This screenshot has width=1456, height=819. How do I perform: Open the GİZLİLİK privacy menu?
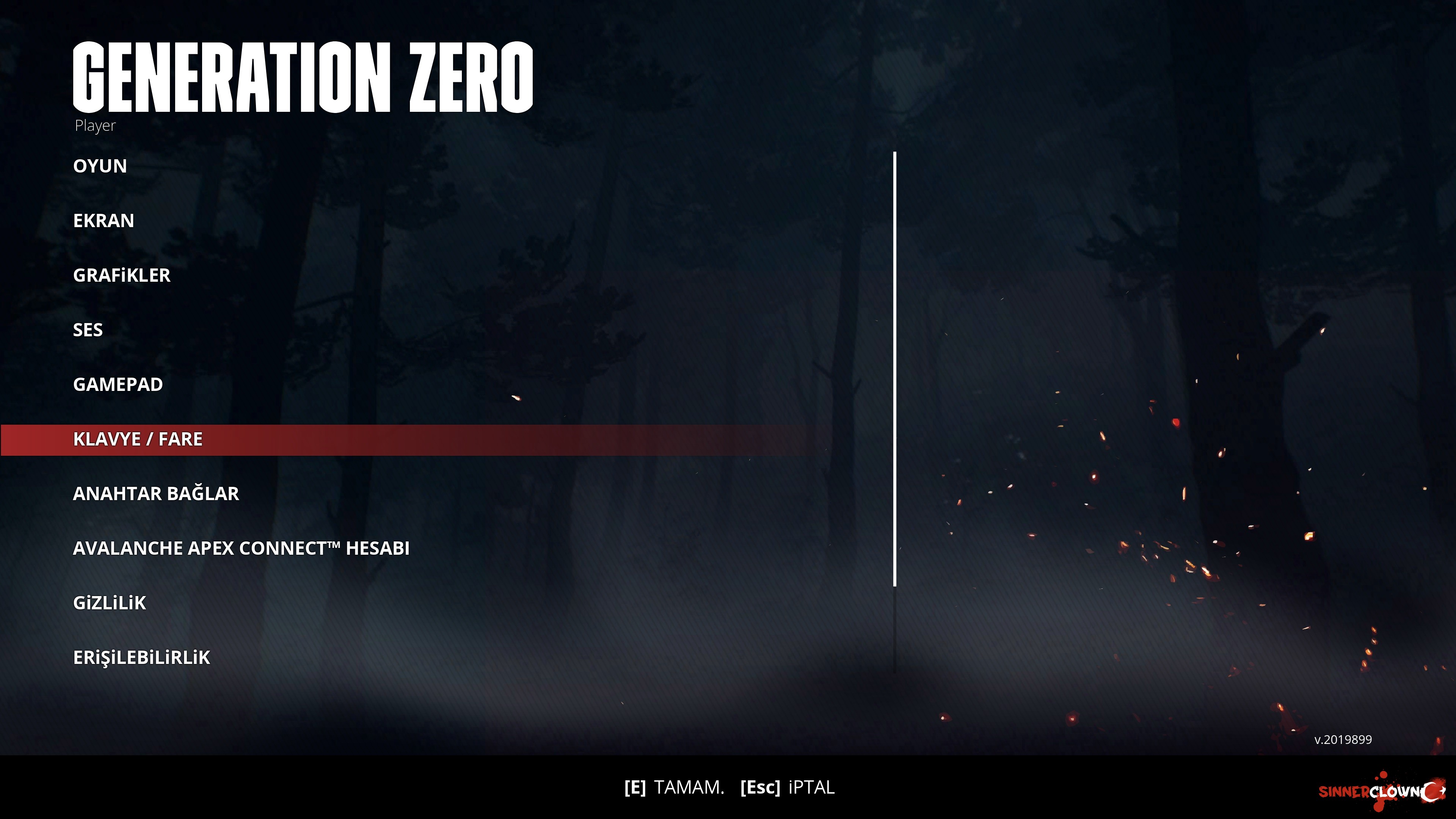point(110,603)
